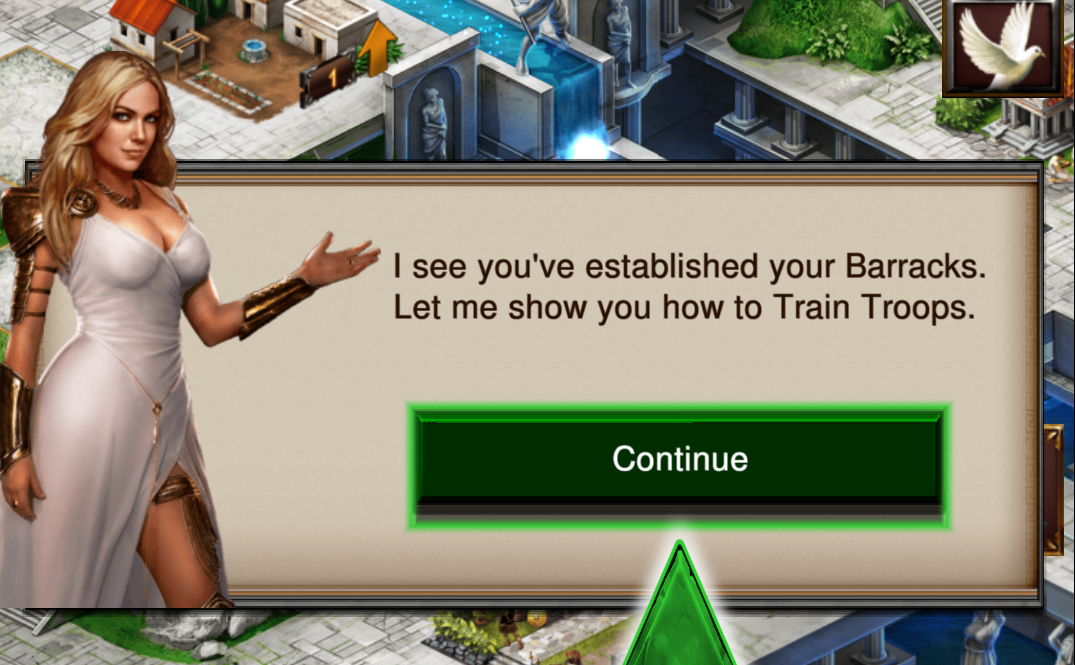Continue the Barracks tutorial dialogue
Screen dimensions: 1075x665
(679, 459)
